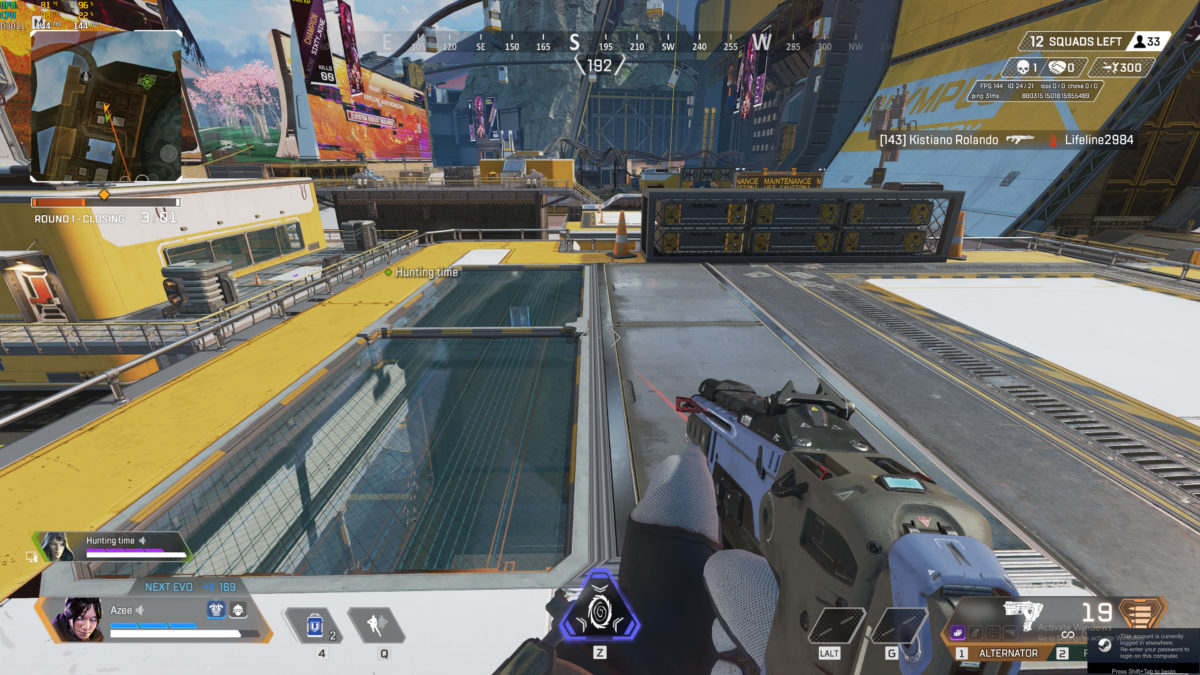
Task: Click the blue body shield icon
Action: click(215, 610)
